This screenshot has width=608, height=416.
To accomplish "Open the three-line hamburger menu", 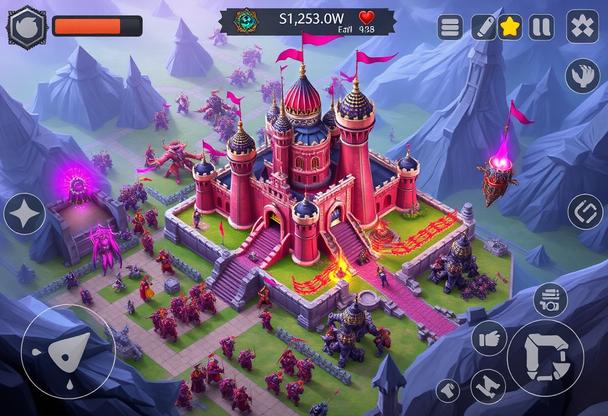I will [x=451, y=27].
